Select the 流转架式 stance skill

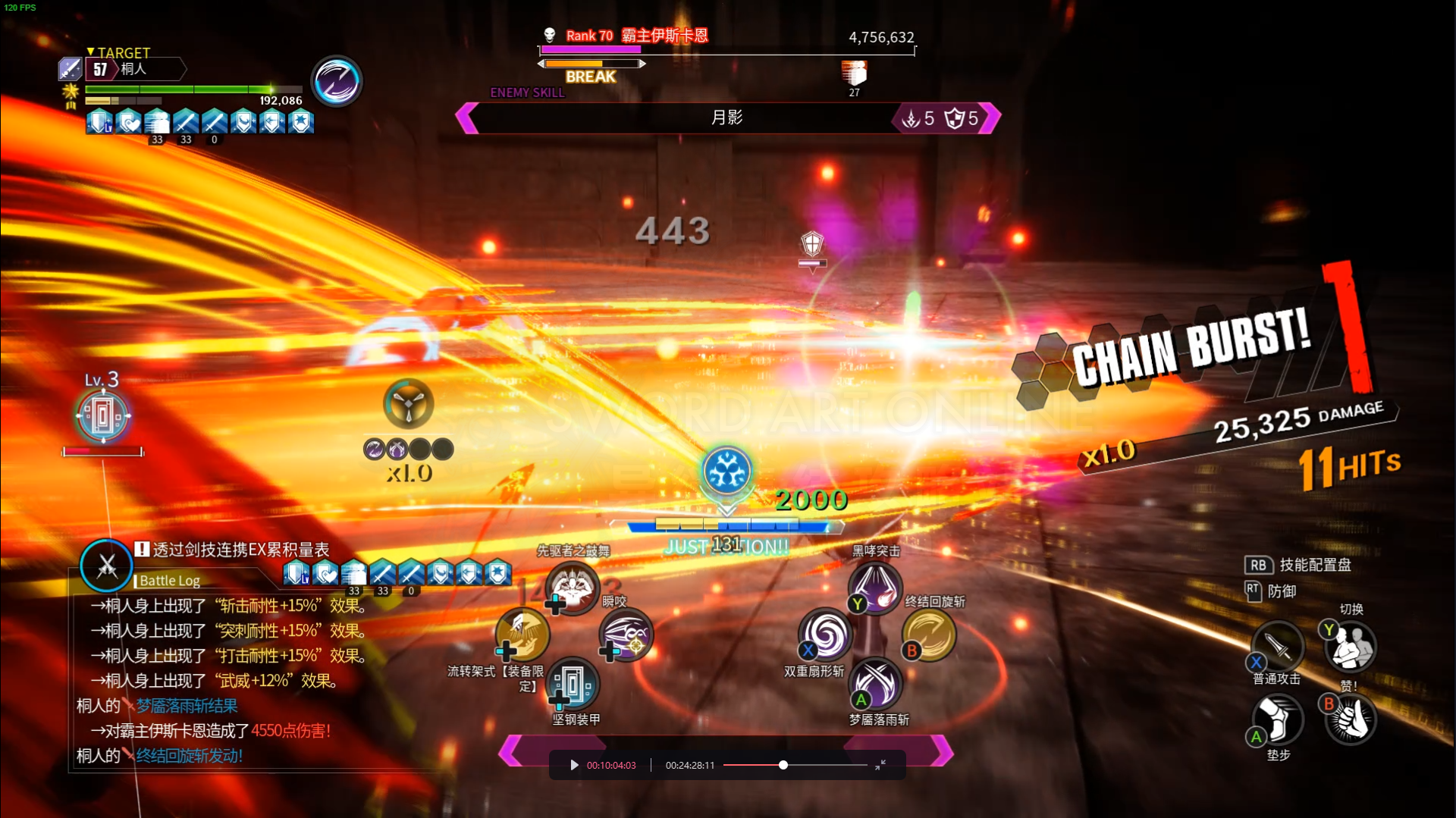point(522,635)
